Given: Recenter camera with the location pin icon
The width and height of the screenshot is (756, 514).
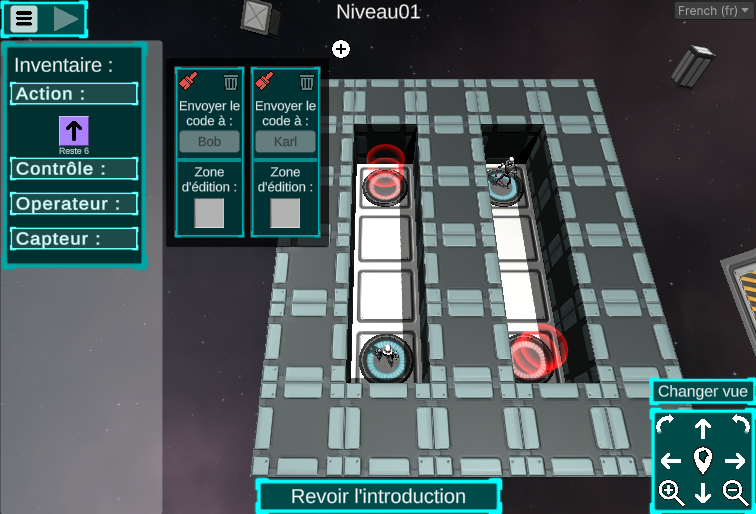Looking at the screenshot, I should 703,461.
